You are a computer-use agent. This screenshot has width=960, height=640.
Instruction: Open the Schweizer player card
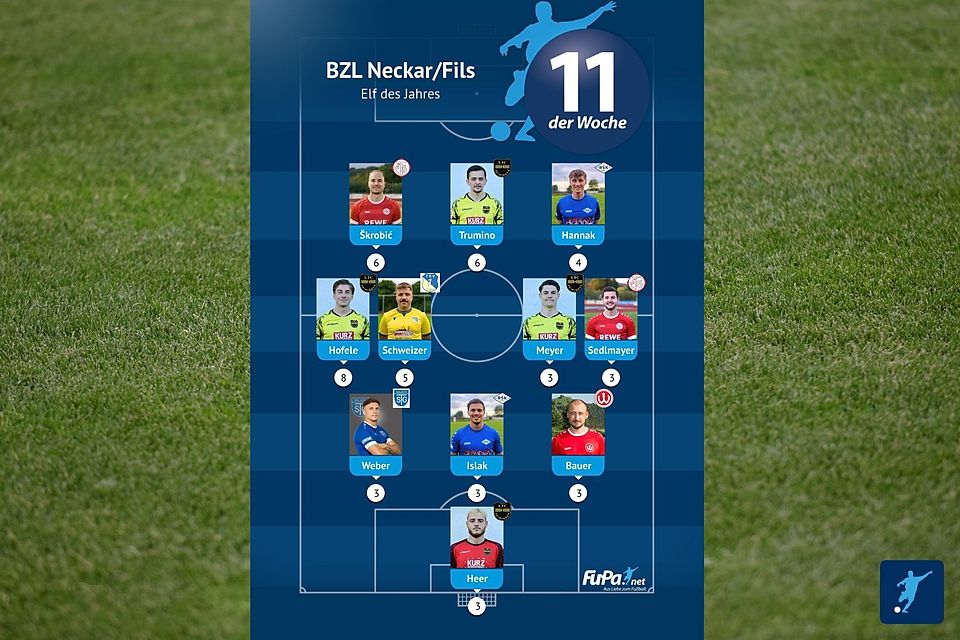tap(405, 318)
